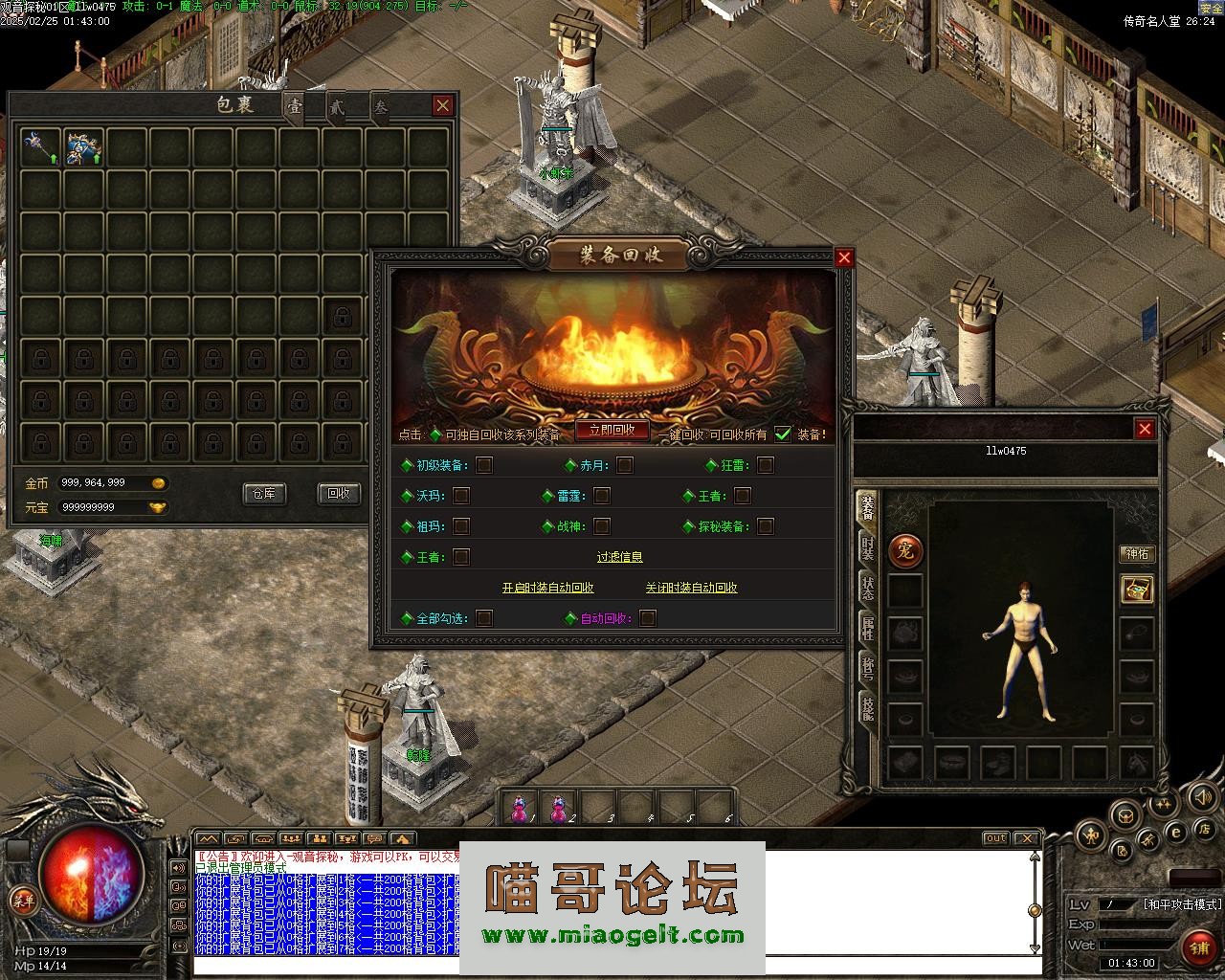Close the 包裹 bag window
Image resolution: width=1225 pixels, height=980 pixels.
[442, 105]
